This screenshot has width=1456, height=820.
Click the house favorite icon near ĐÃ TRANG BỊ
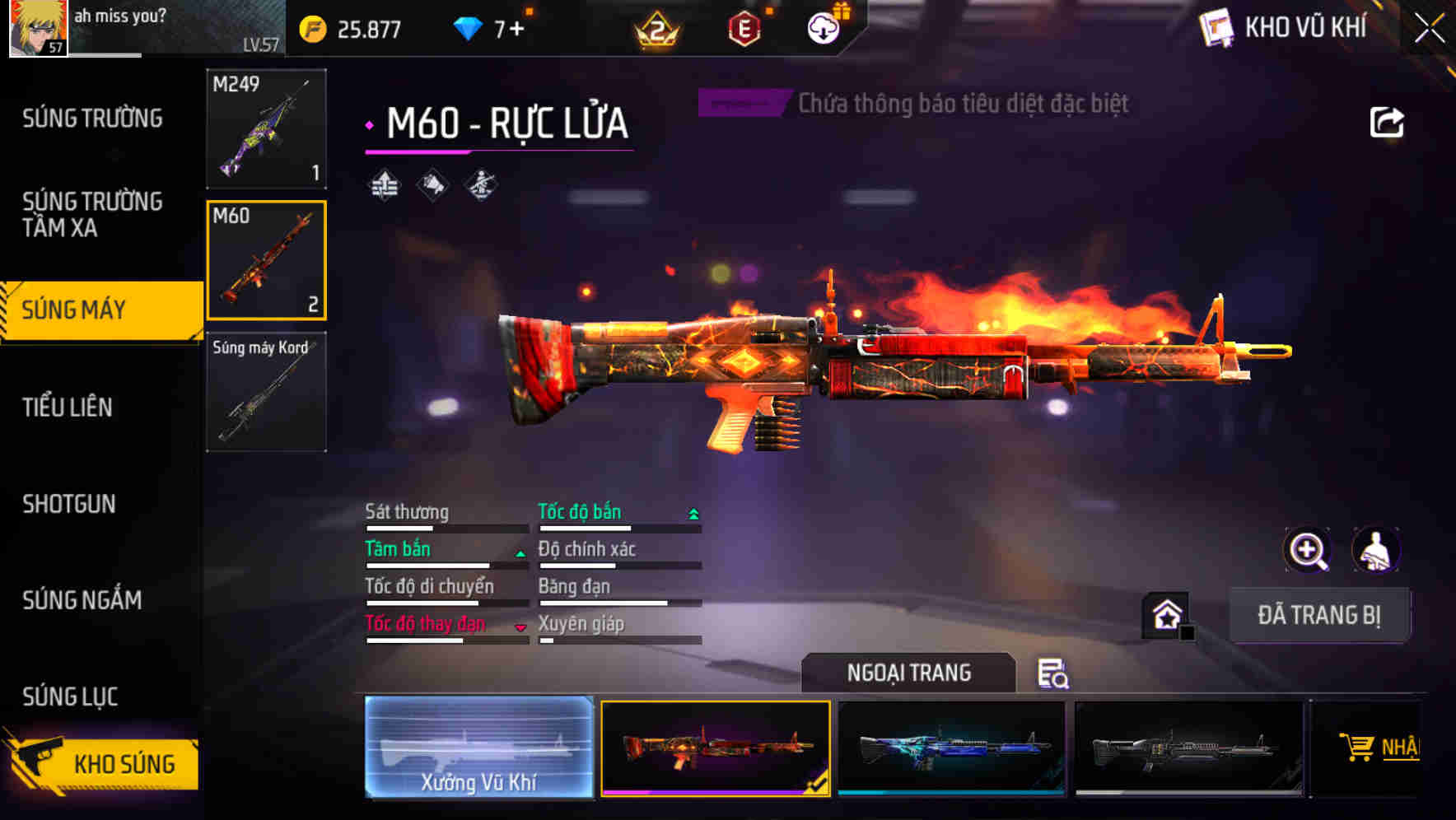1164,613
